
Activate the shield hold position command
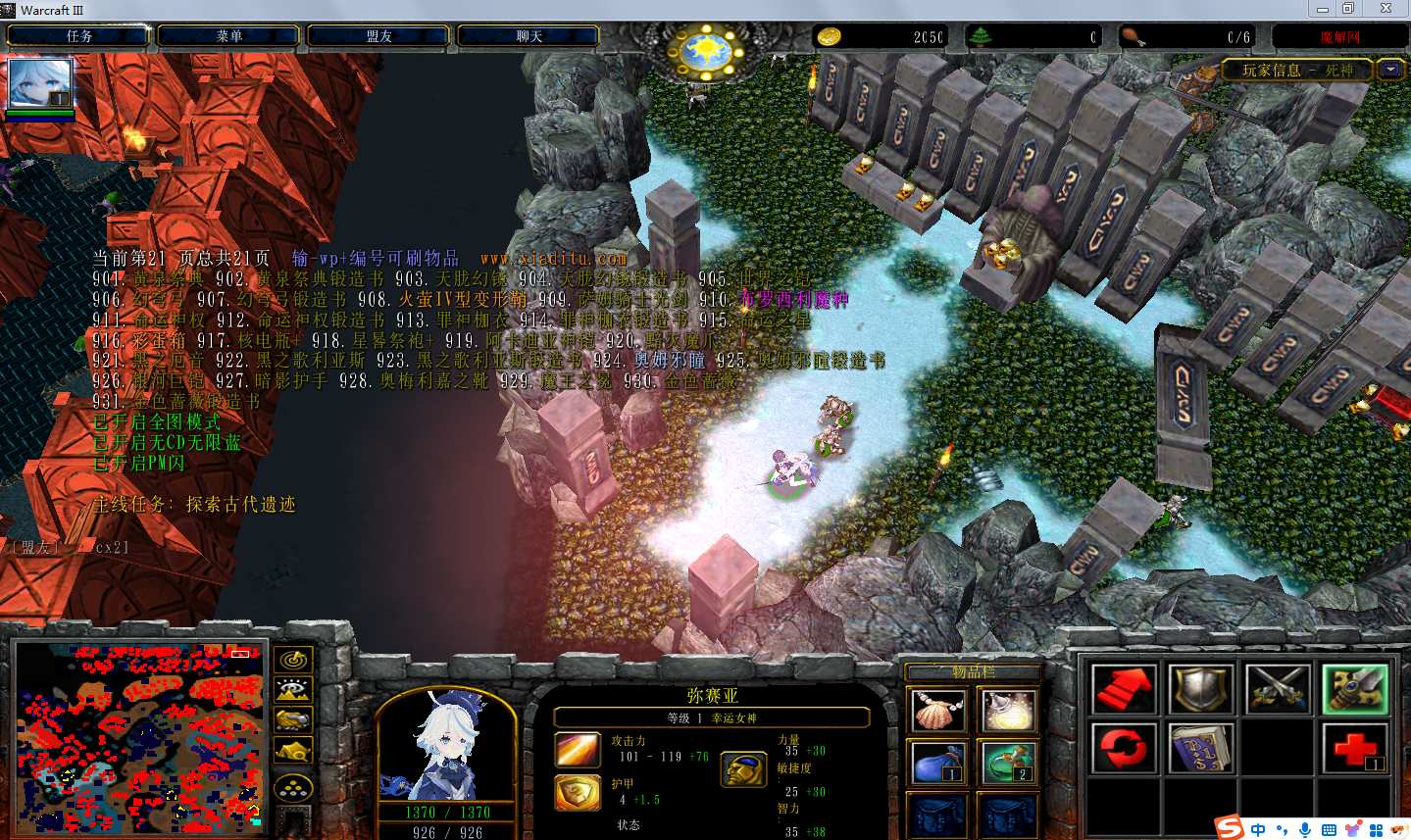click(1202, 689)
